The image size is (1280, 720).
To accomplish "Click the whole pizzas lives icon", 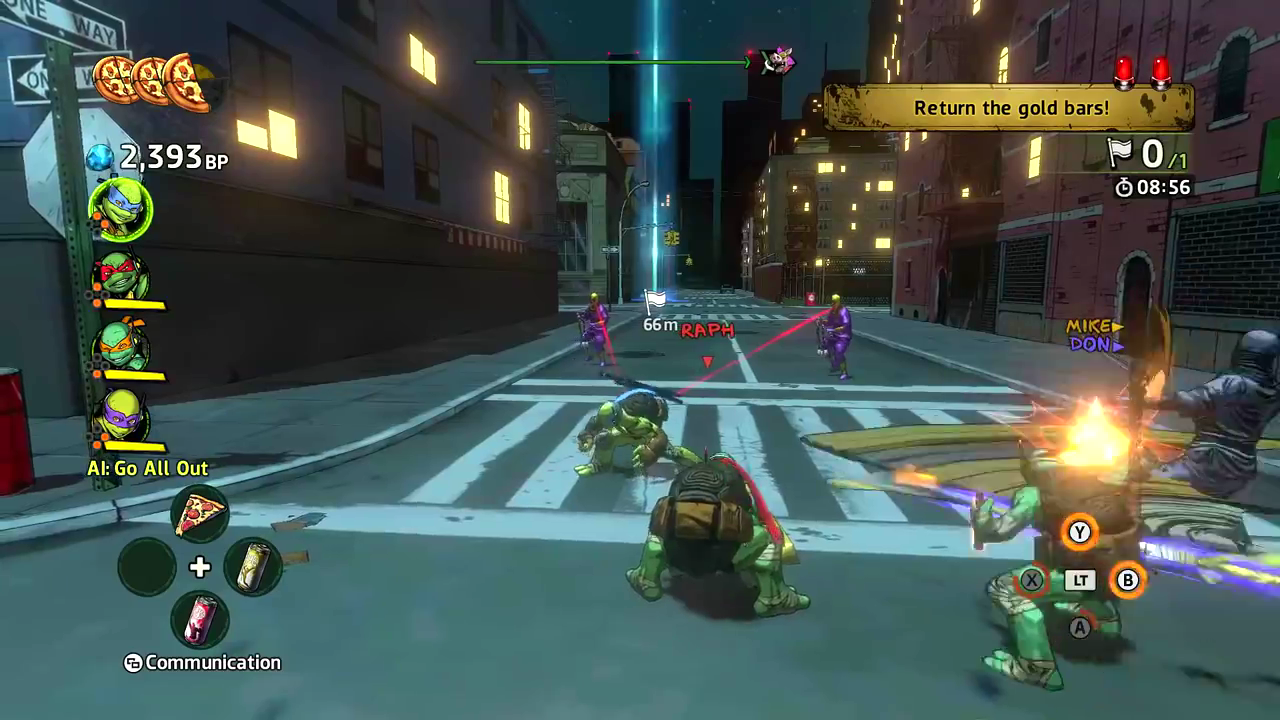I will click(x=152, y=81).
